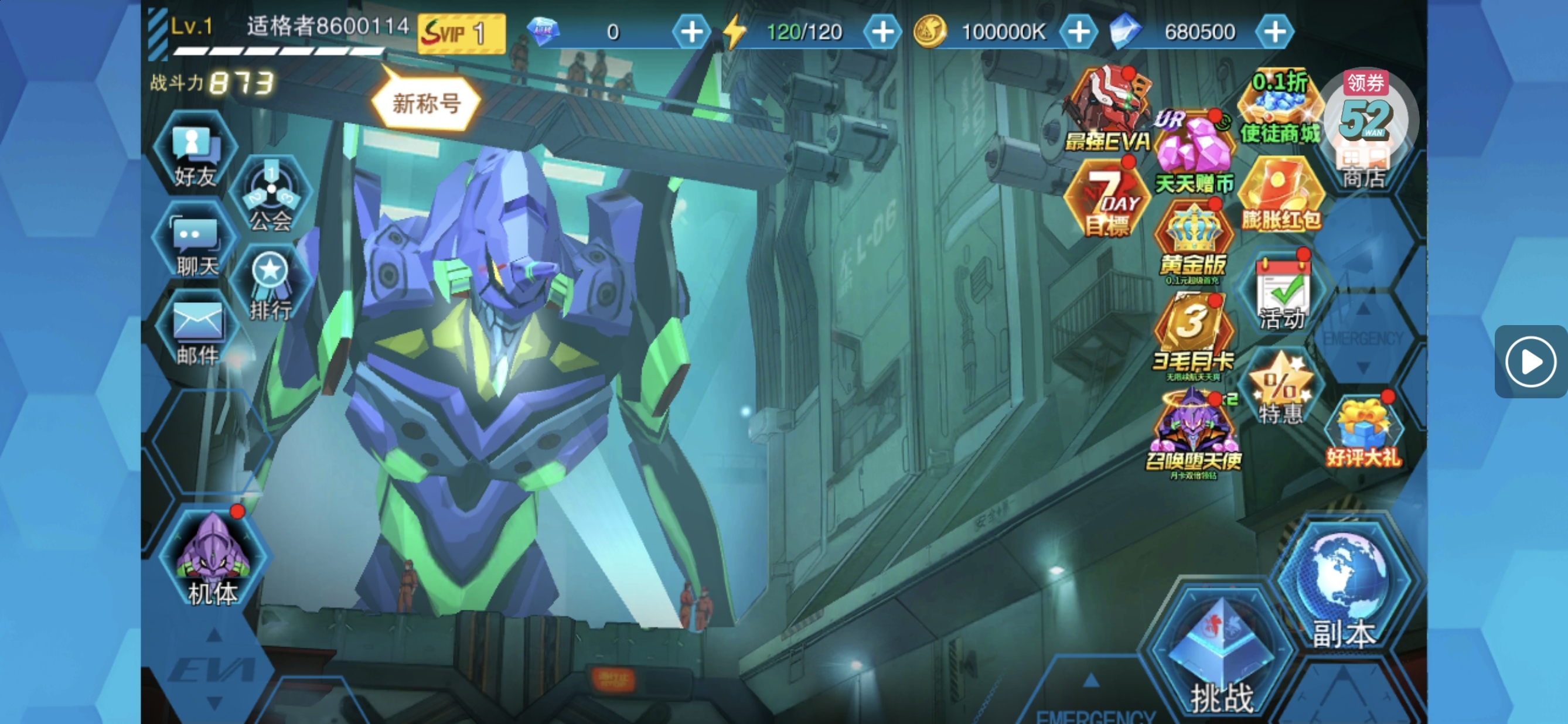
Task: Open the SVIP 1 badge
Action: point(461,33)
